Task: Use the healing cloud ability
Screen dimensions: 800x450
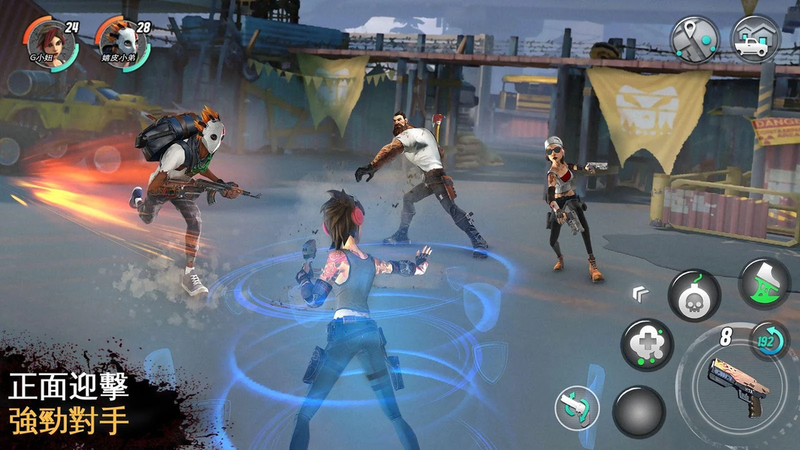Action: tap(646, 345)
